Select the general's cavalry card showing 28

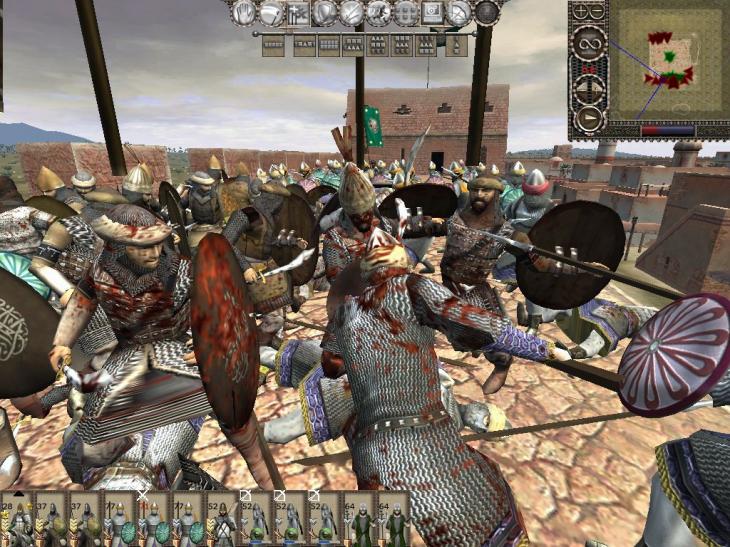coord(17,518)
